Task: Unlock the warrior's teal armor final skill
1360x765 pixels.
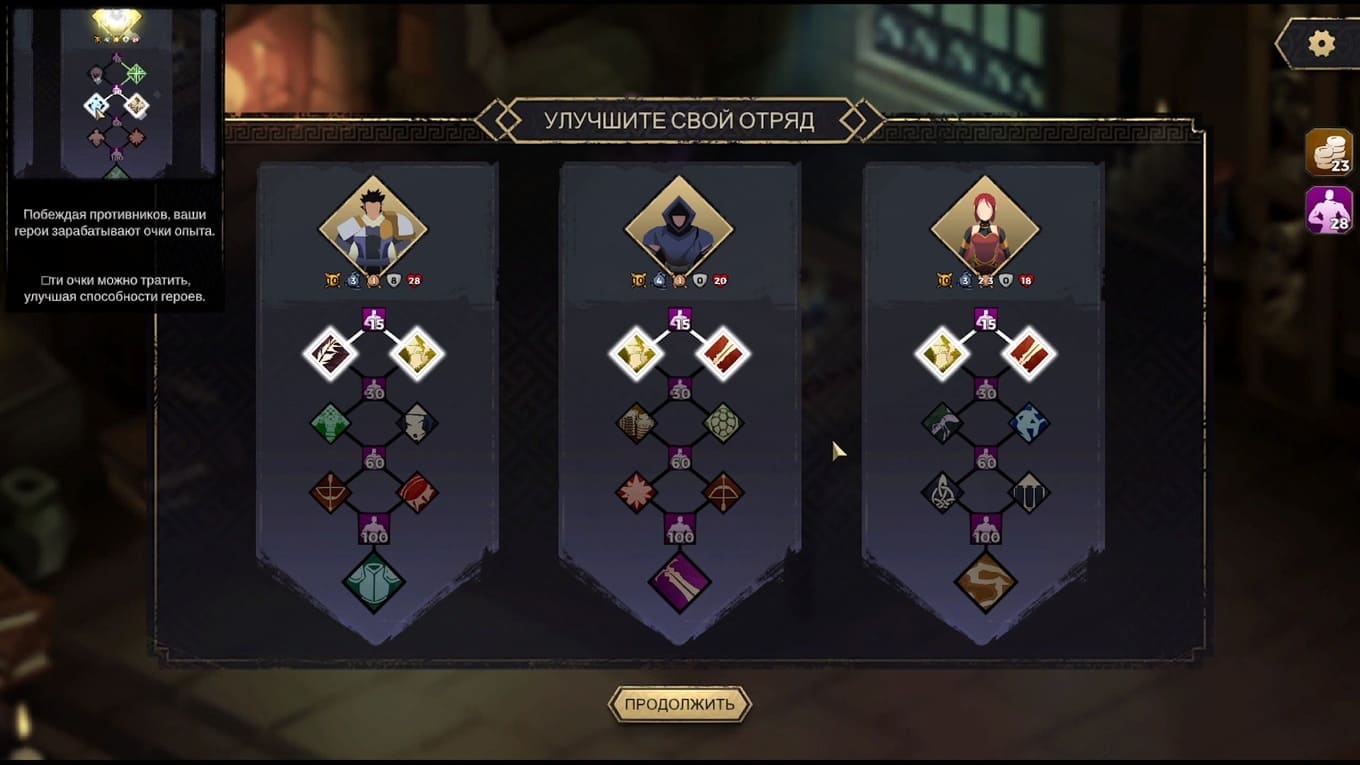Action: pyautogui.click(x=373, y=582)
